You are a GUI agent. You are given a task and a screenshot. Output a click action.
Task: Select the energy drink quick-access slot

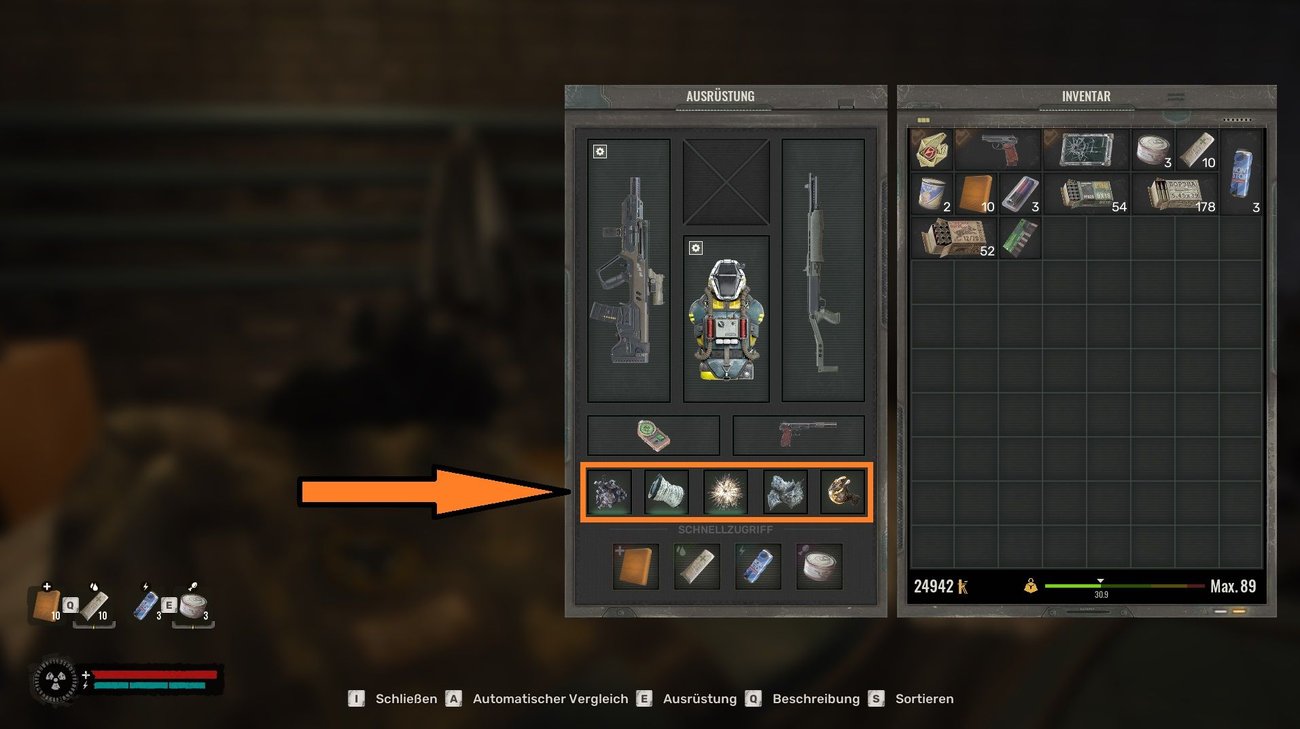pyautogui.click(x=757, y=566)
